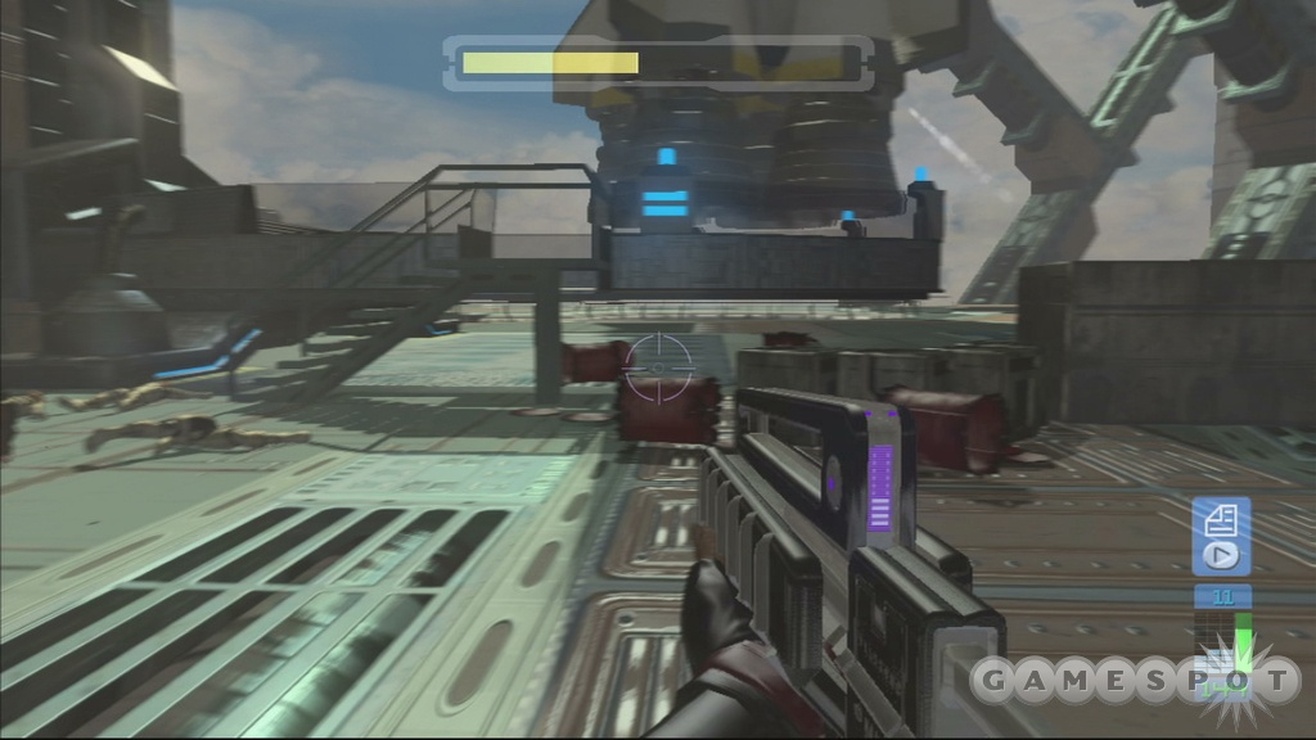Click the targeting crosshair reticle
Viewport: 1316px width, 740px height.
(x=657, y=370)
